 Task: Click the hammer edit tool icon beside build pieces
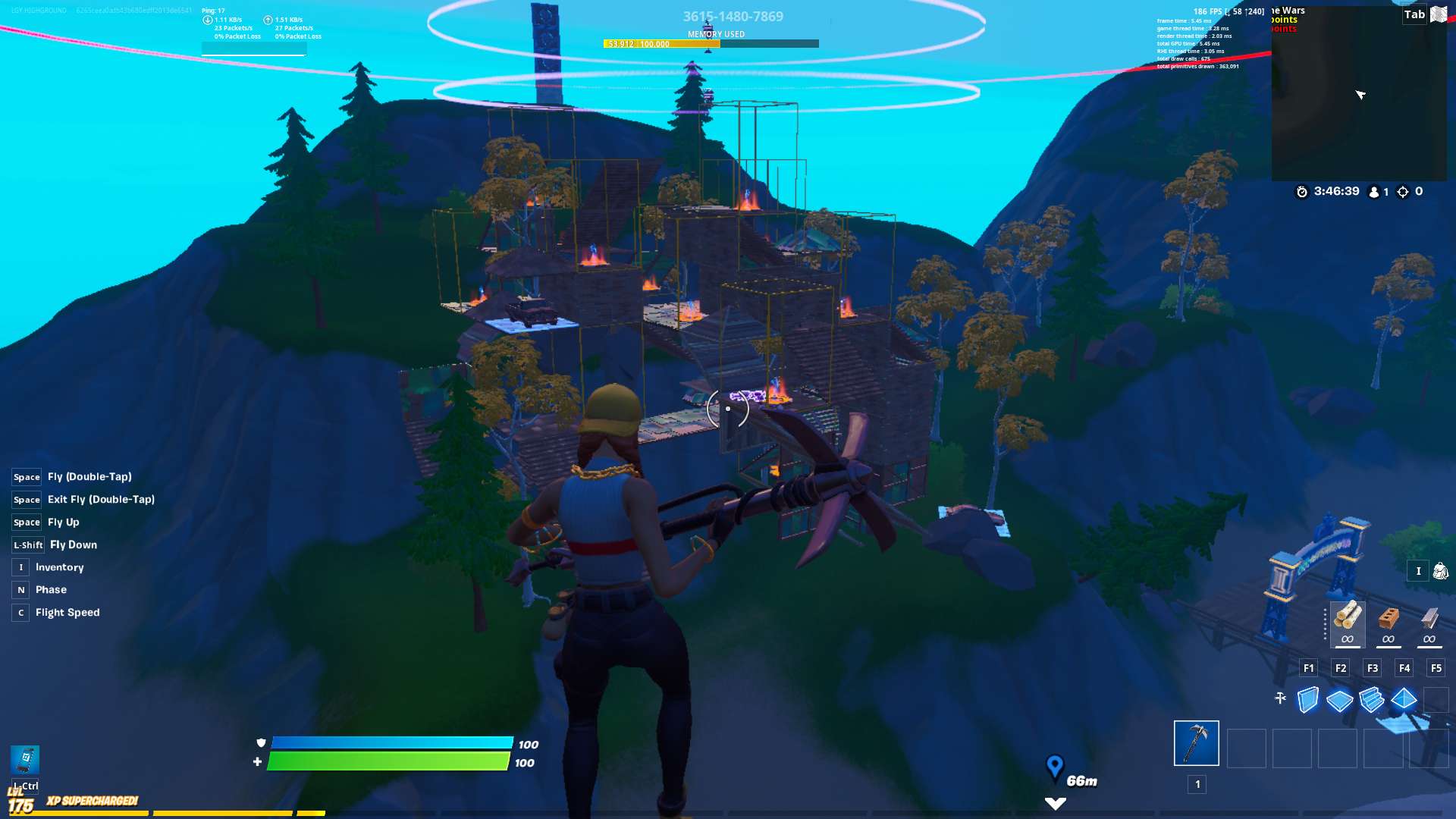click(x=1279, y=697)
